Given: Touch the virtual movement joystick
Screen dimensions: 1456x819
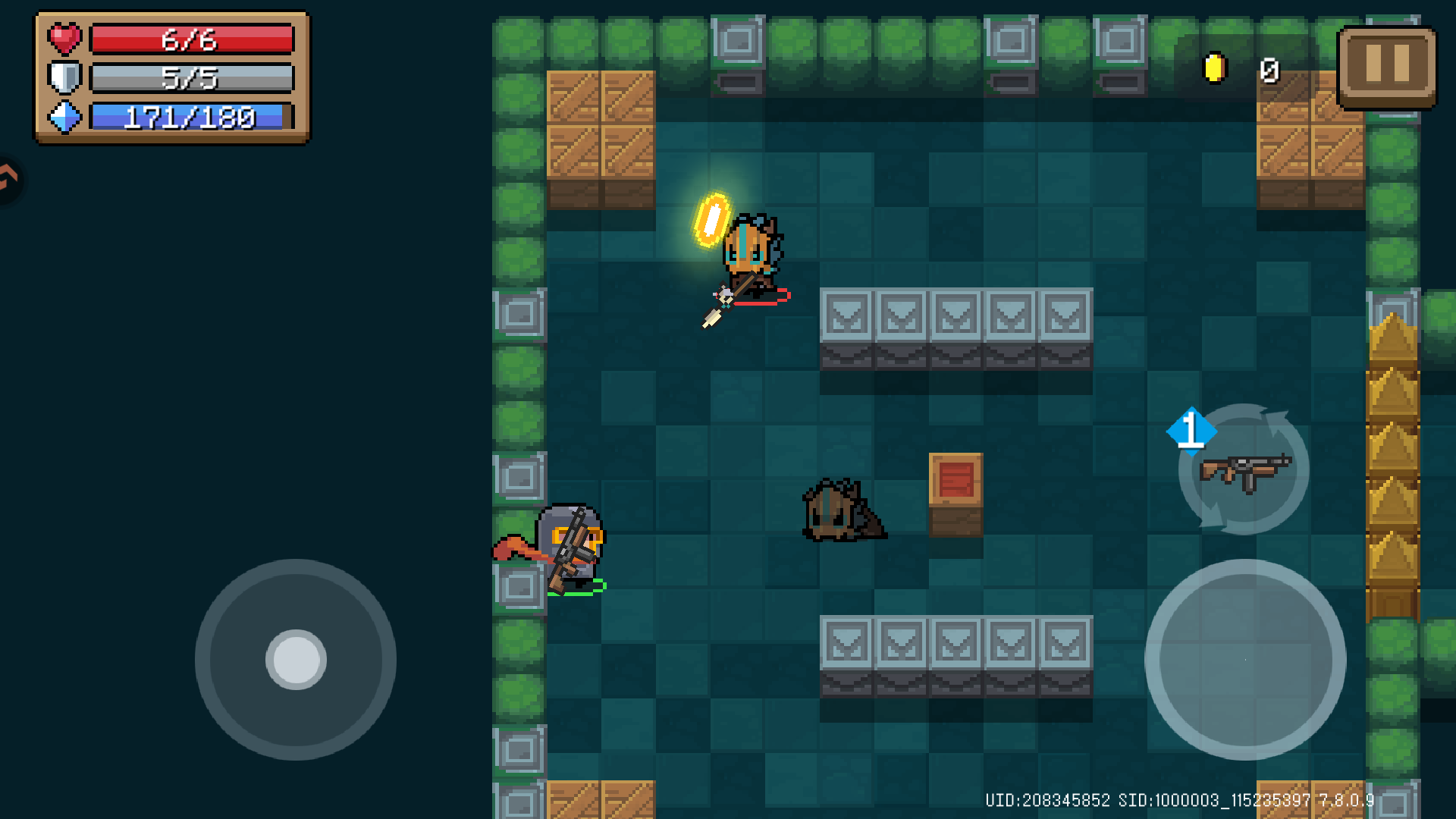Looking at the screenshot, I should point(296,660).
